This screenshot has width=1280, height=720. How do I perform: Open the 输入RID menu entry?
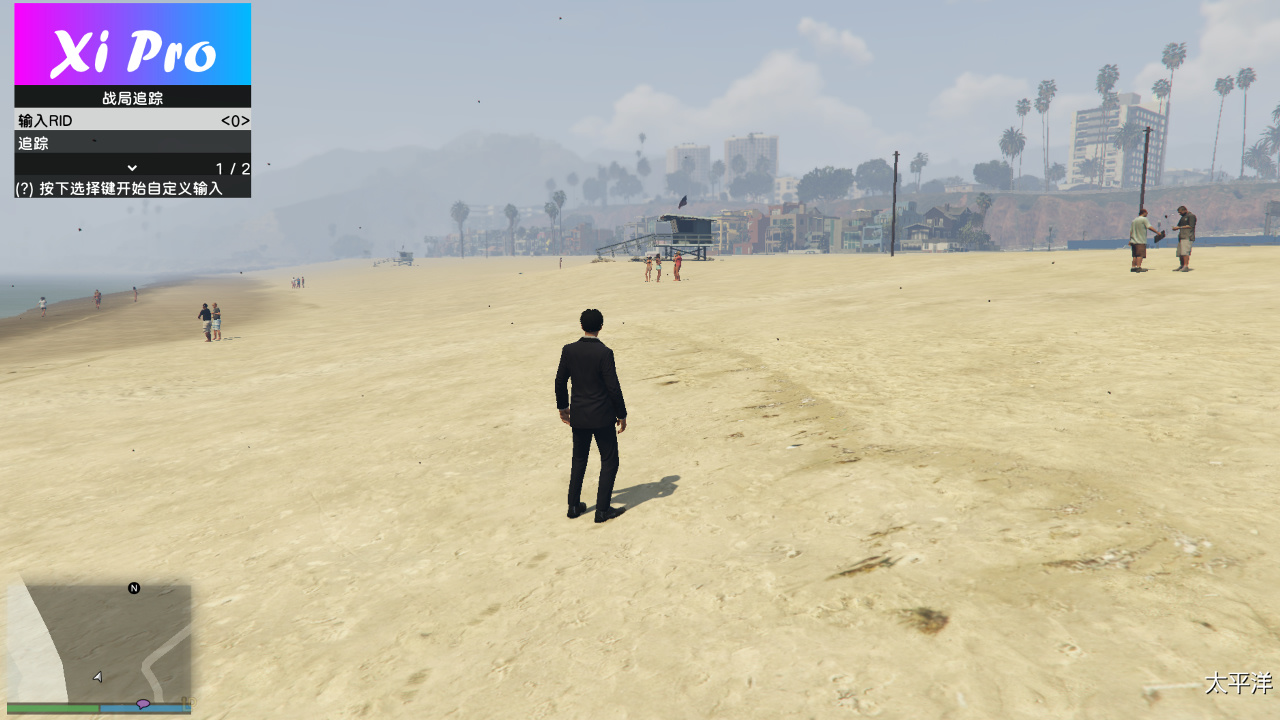(60, 120)
